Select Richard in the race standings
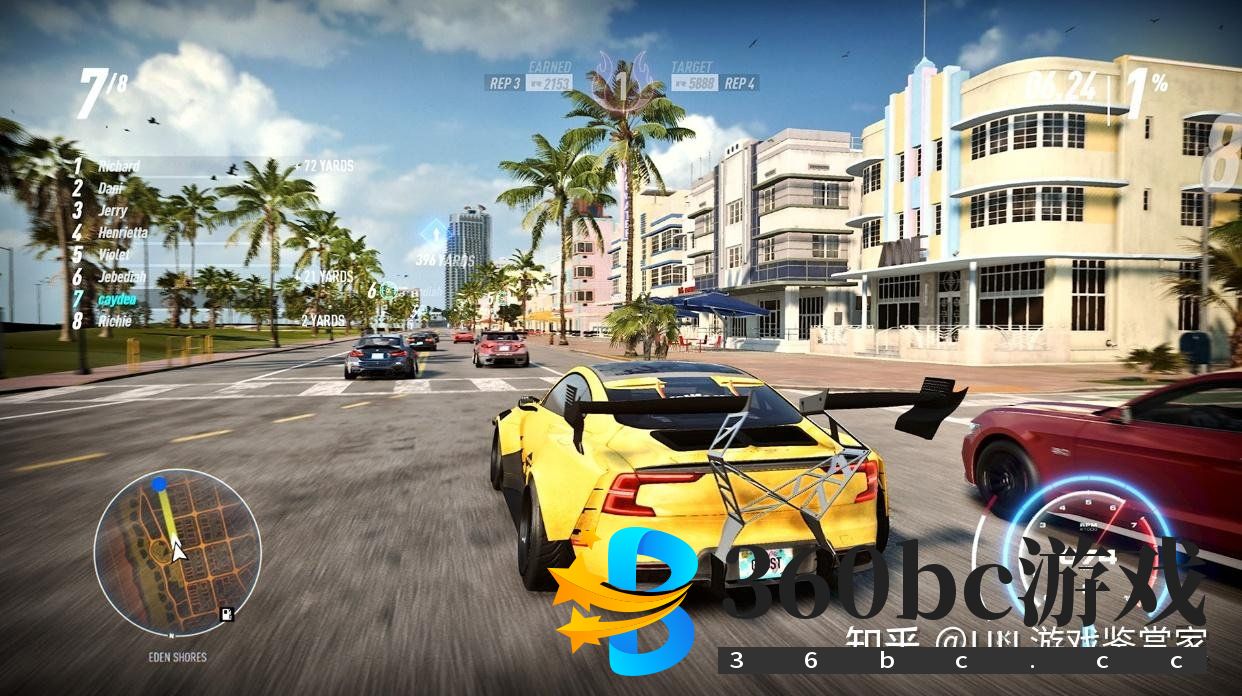Image resolution: width=1242 pixels, height=696 pixels. click(119, 166)
